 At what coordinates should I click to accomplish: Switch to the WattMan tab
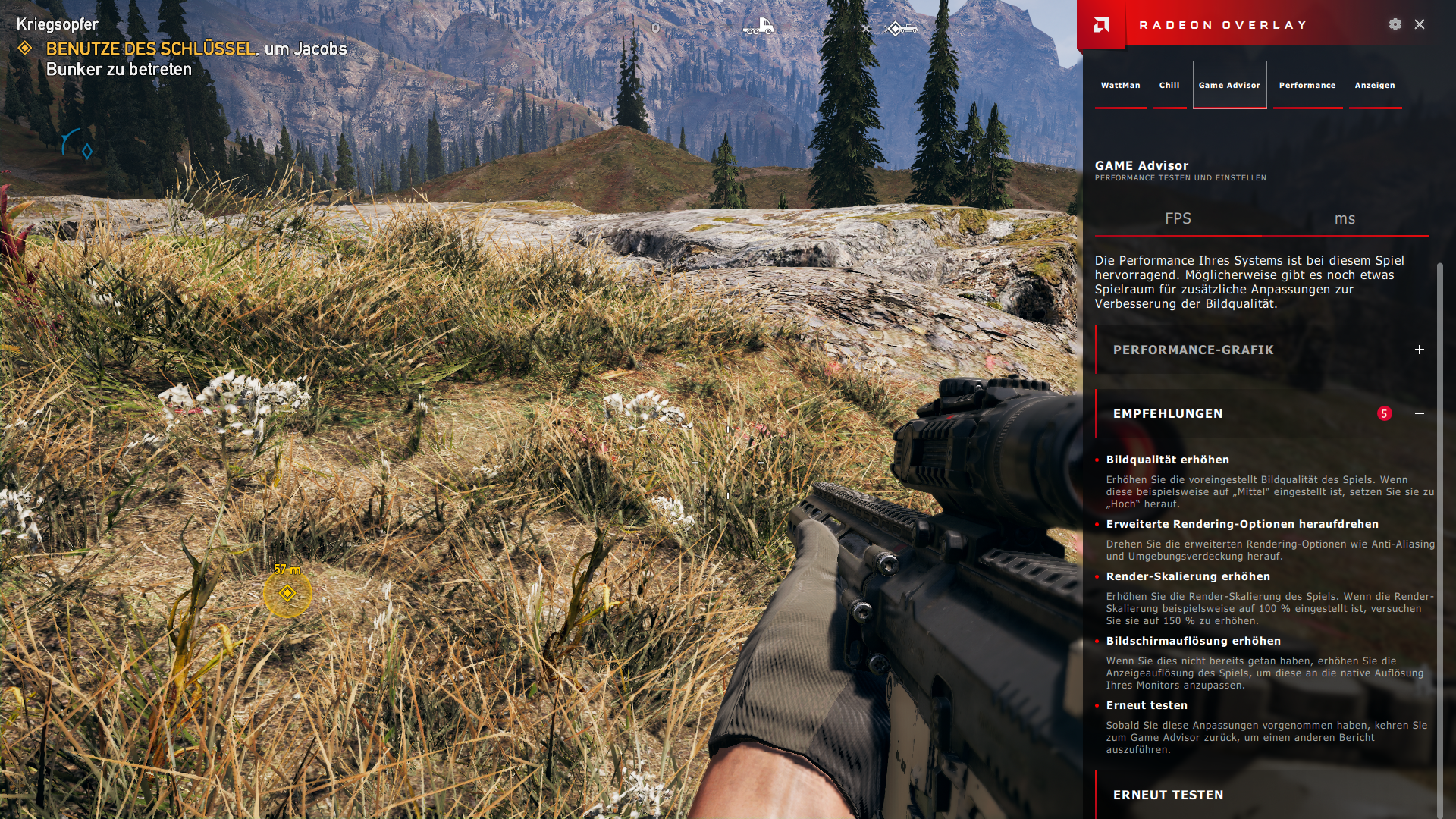point(1120,85)
